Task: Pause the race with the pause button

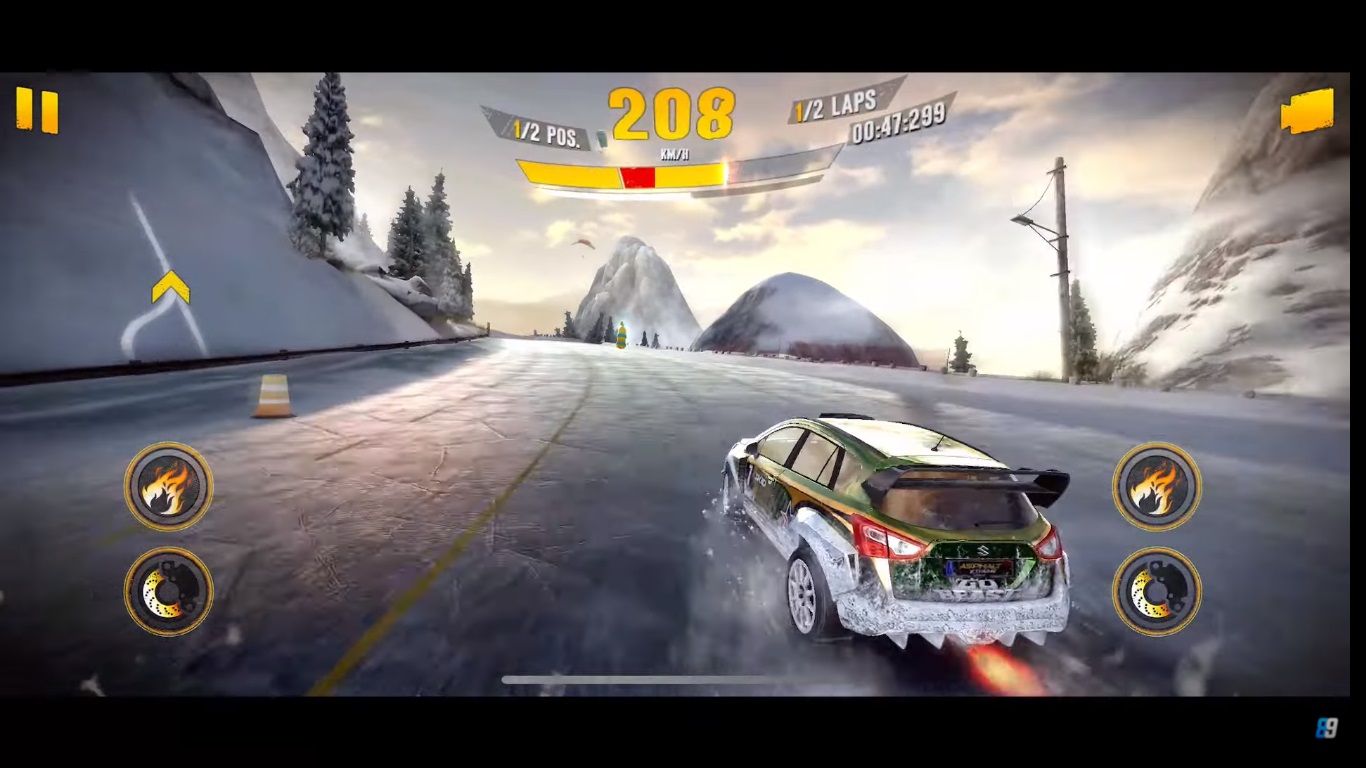Action: click(x=37, y=110)
